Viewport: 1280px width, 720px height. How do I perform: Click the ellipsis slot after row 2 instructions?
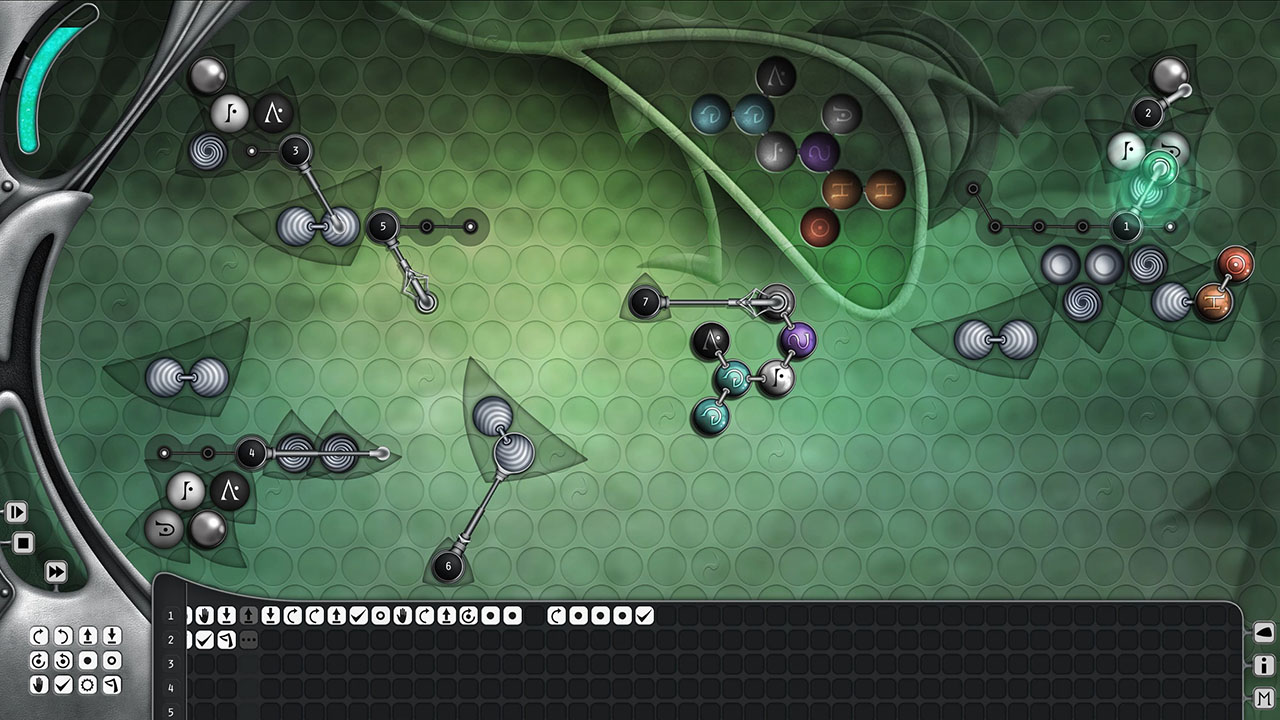tap(248, 638)
